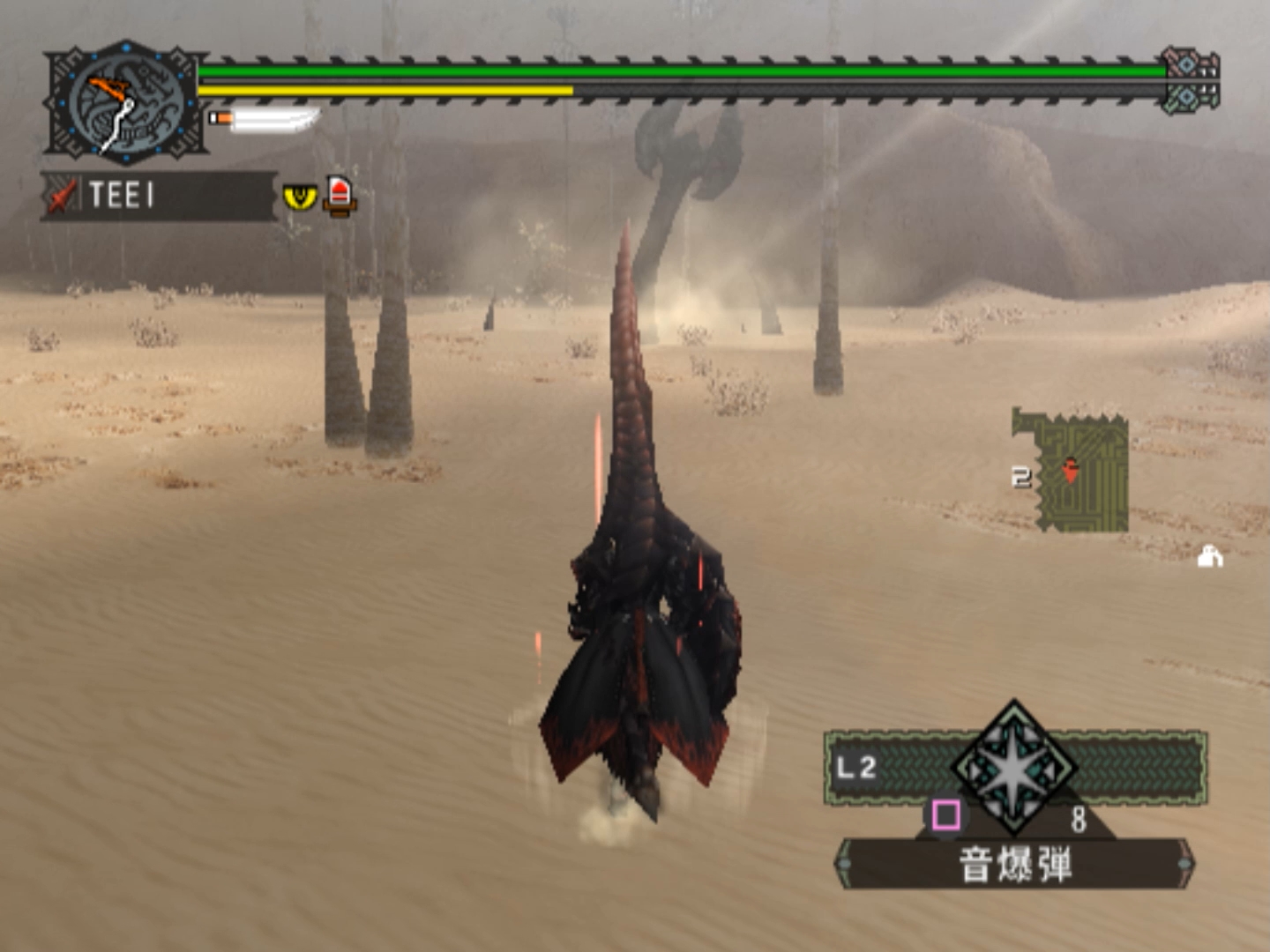Select the TEE1 player name plate
The width and height of the screenshot is (1270, 952).
[159, 195]
